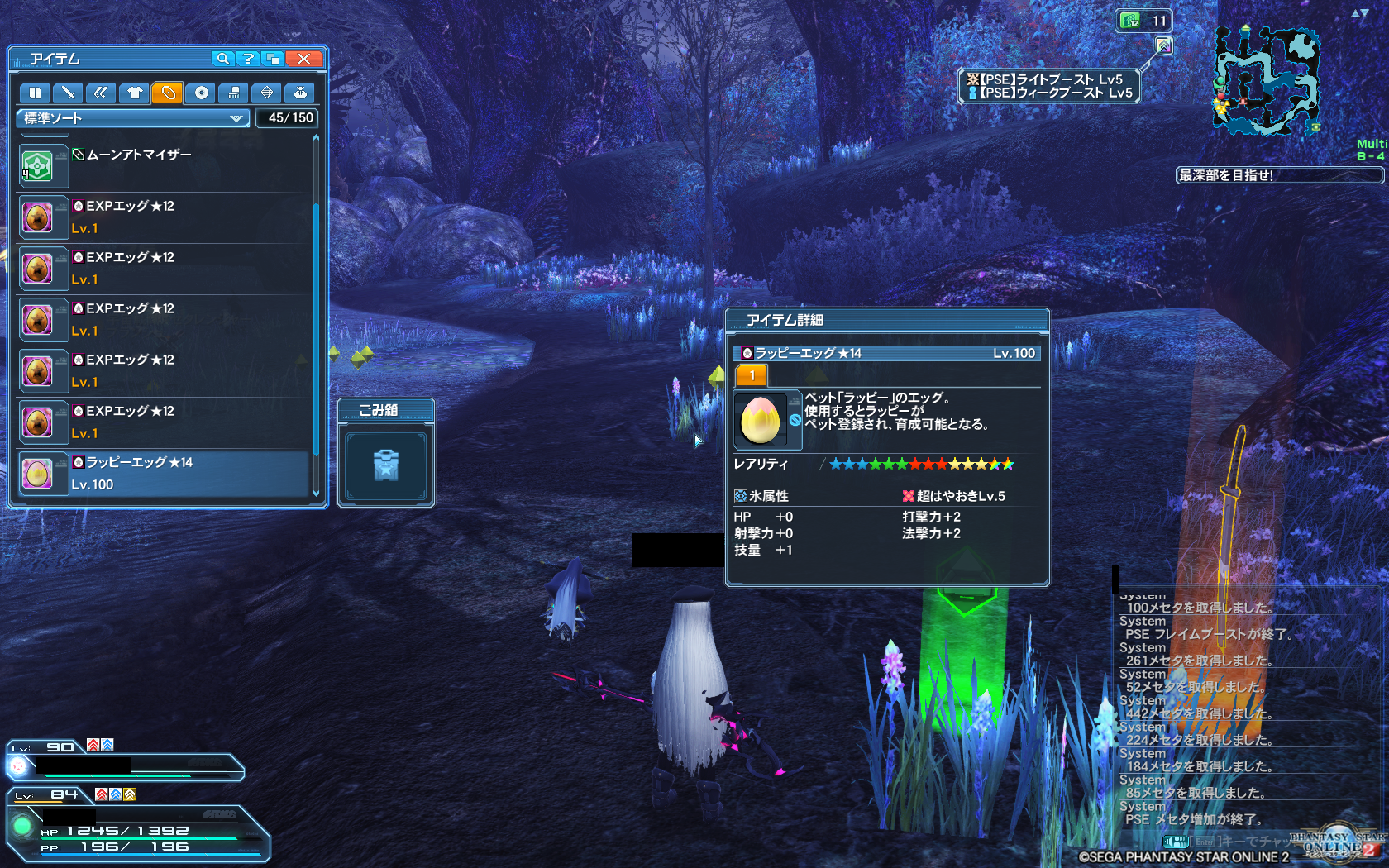
Task: Click the dungeon minimap
Action: tap(1265, 81)
